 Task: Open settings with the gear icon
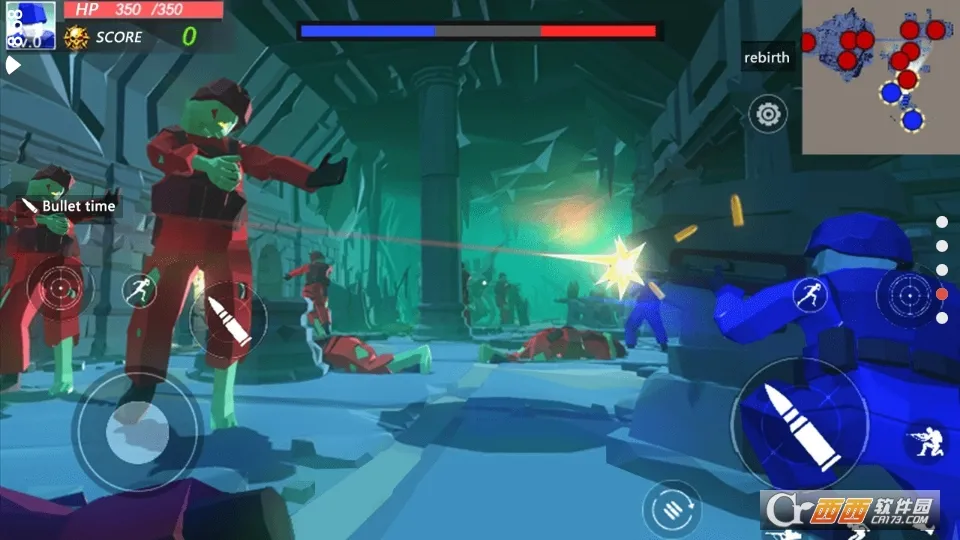(768, 114)
